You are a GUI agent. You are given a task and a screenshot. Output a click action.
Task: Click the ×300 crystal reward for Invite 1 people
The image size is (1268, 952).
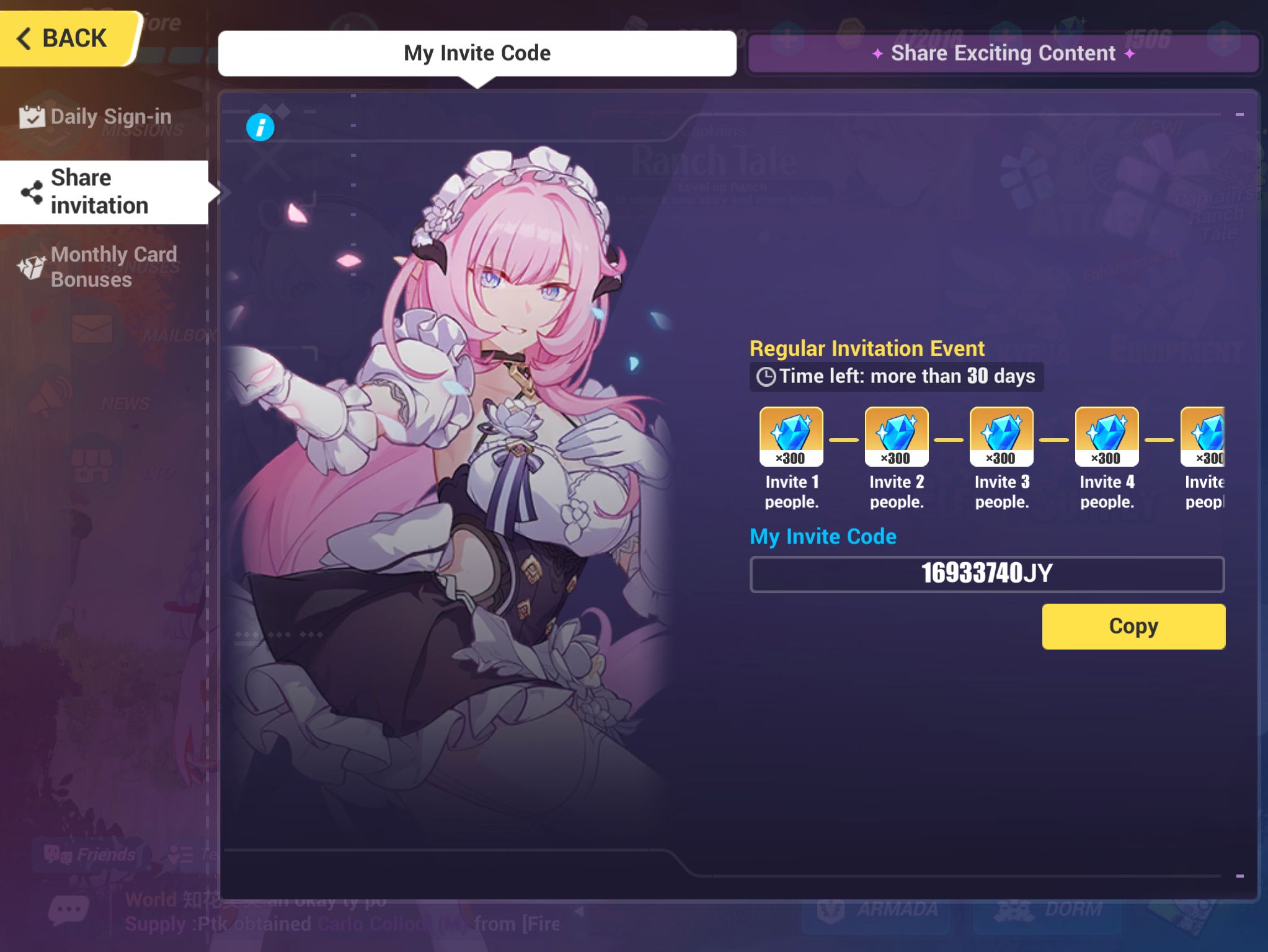coord(792,436)
